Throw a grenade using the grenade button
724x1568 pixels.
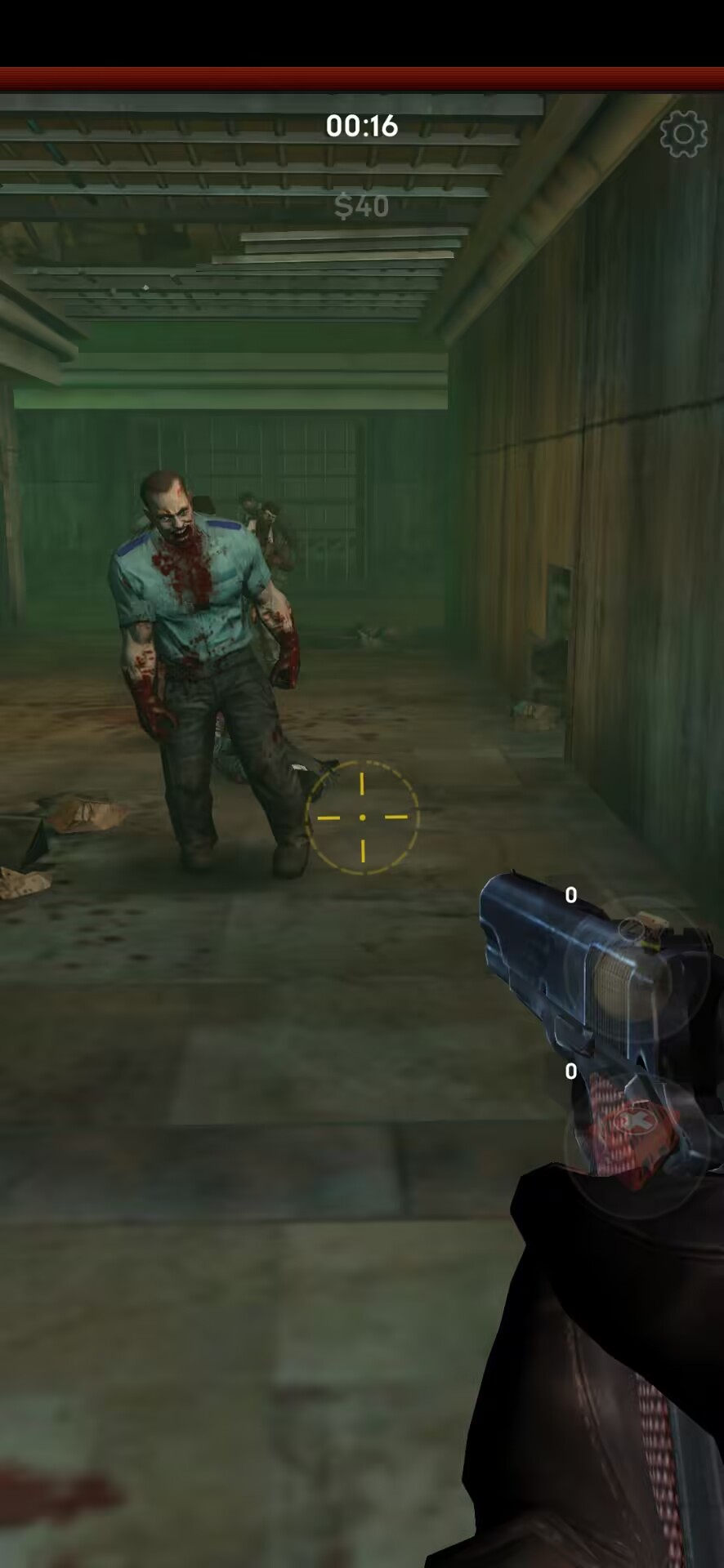636,968
